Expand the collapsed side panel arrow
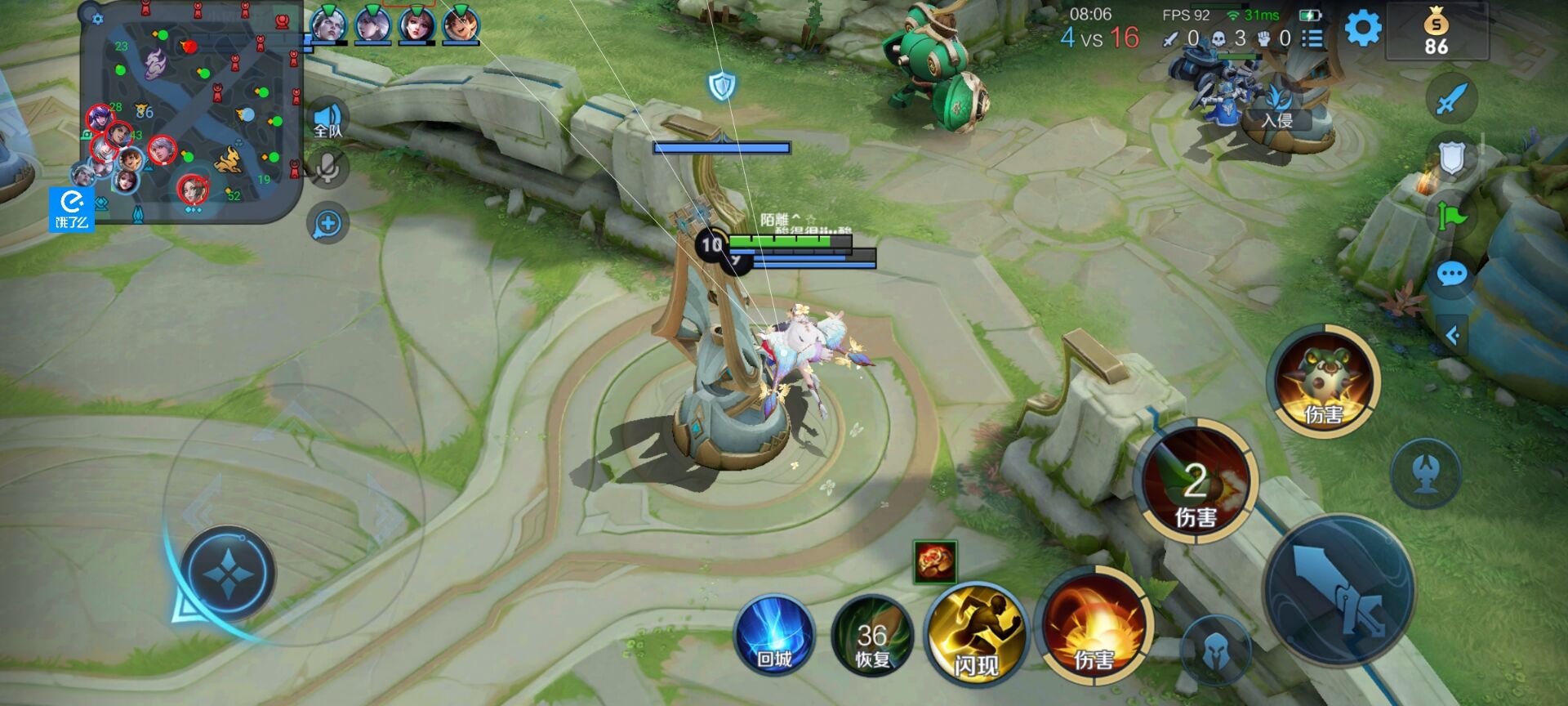The image size is (1568, 706). 1452,335
